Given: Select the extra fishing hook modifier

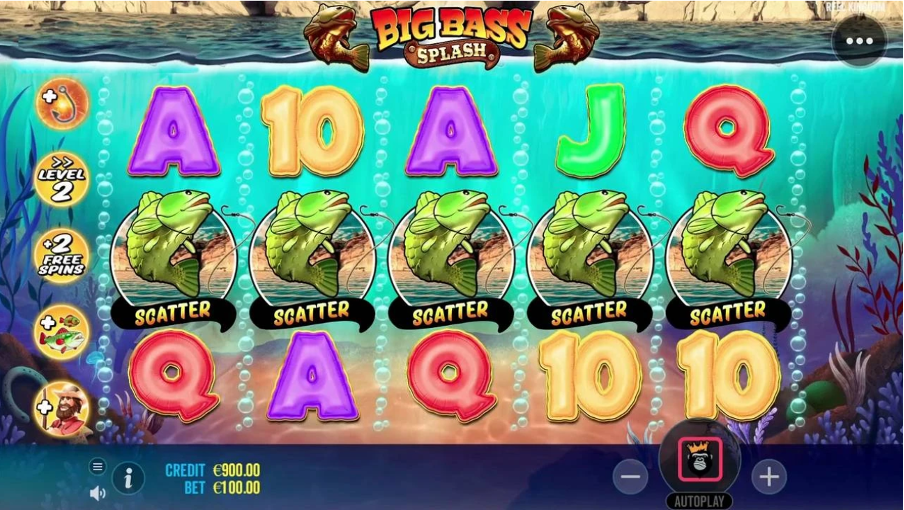Looking at the screenshot, I should [62, 103].
